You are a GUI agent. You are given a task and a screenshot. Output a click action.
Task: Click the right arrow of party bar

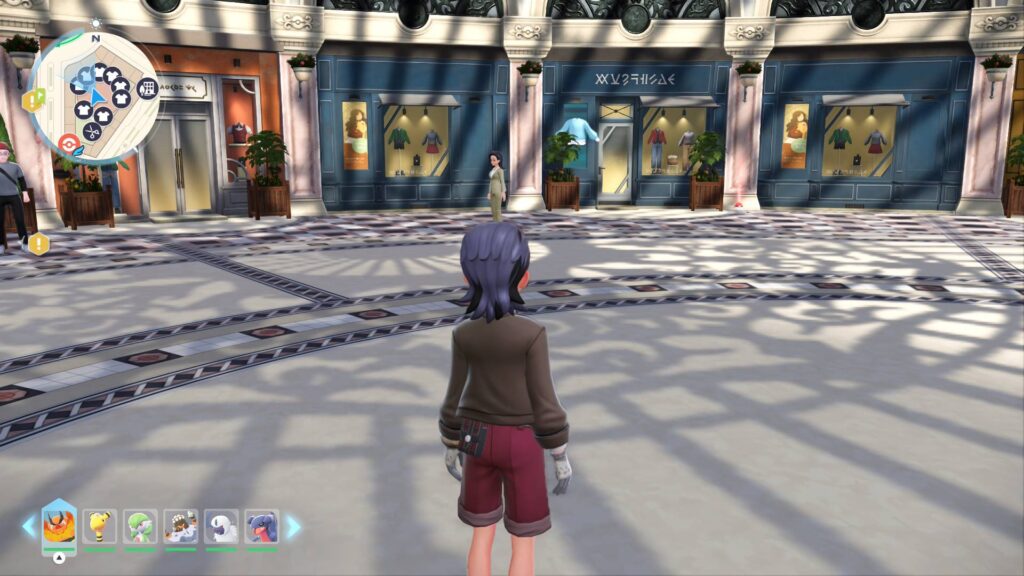click(x=293, y=526)
